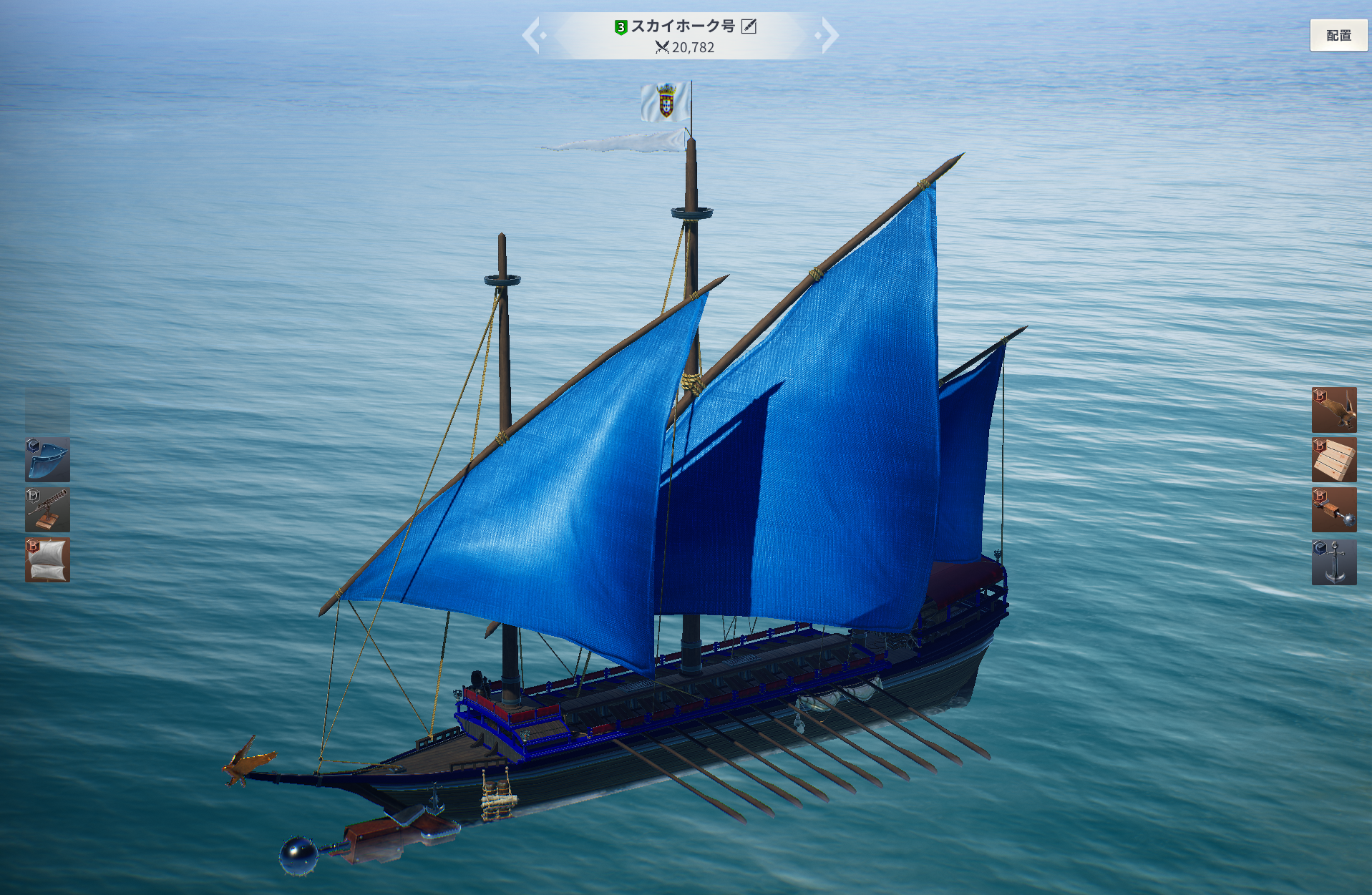Pick the spiked ram equipment slot
The image size is (1372, 895).
(1333, 510)
